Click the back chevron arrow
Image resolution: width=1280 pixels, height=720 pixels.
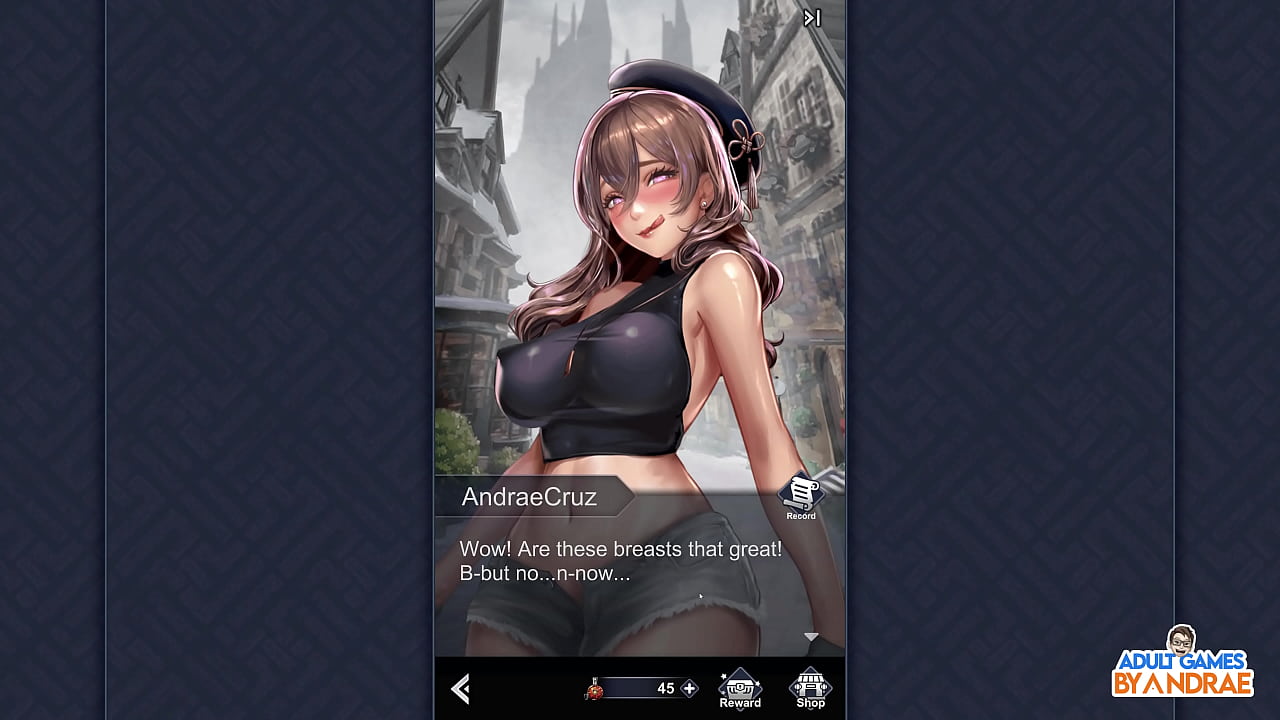[461, 689]
